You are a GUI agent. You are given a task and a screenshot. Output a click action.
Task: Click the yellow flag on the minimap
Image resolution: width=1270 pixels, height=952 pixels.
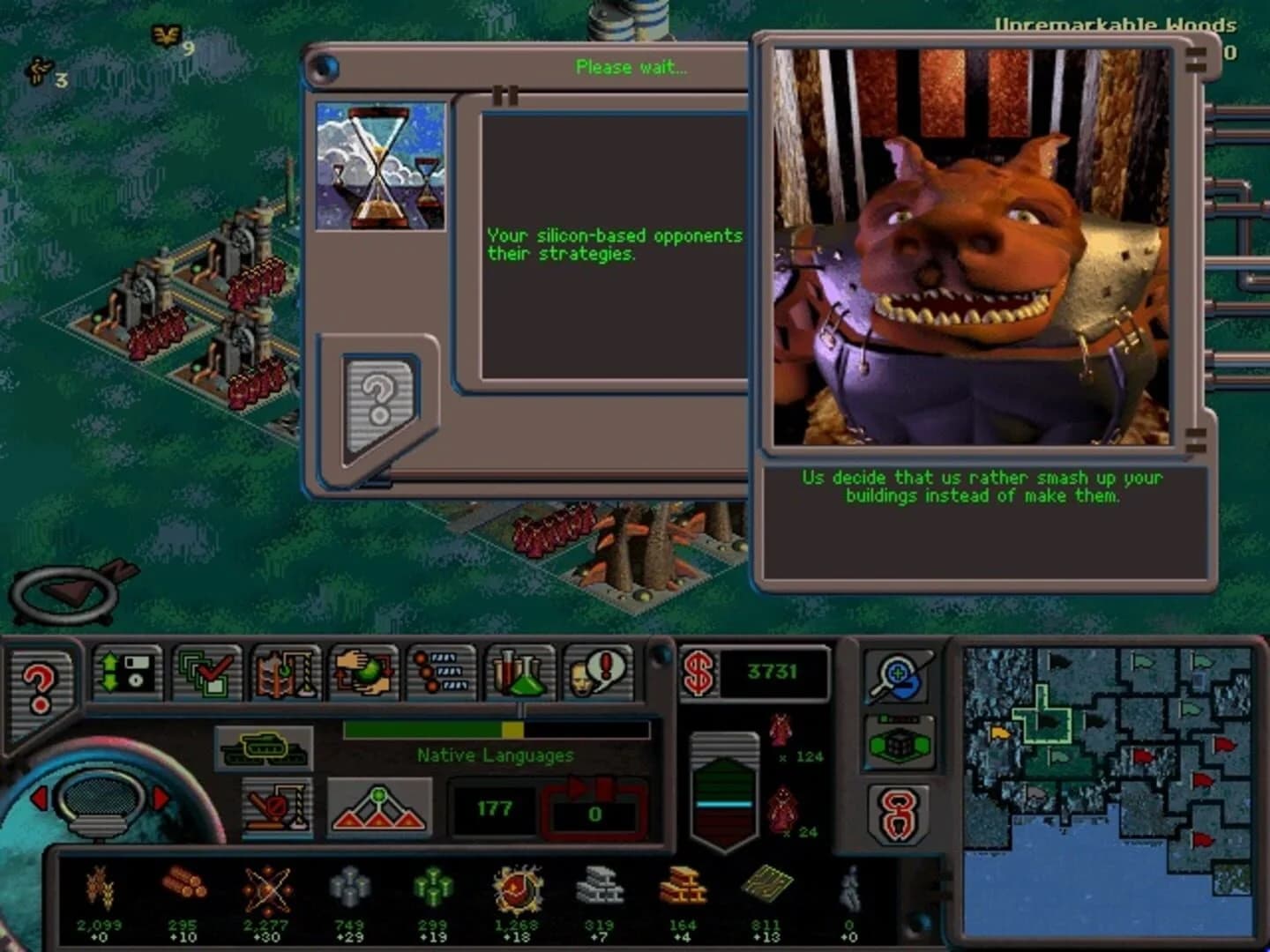pos(1000,733)
